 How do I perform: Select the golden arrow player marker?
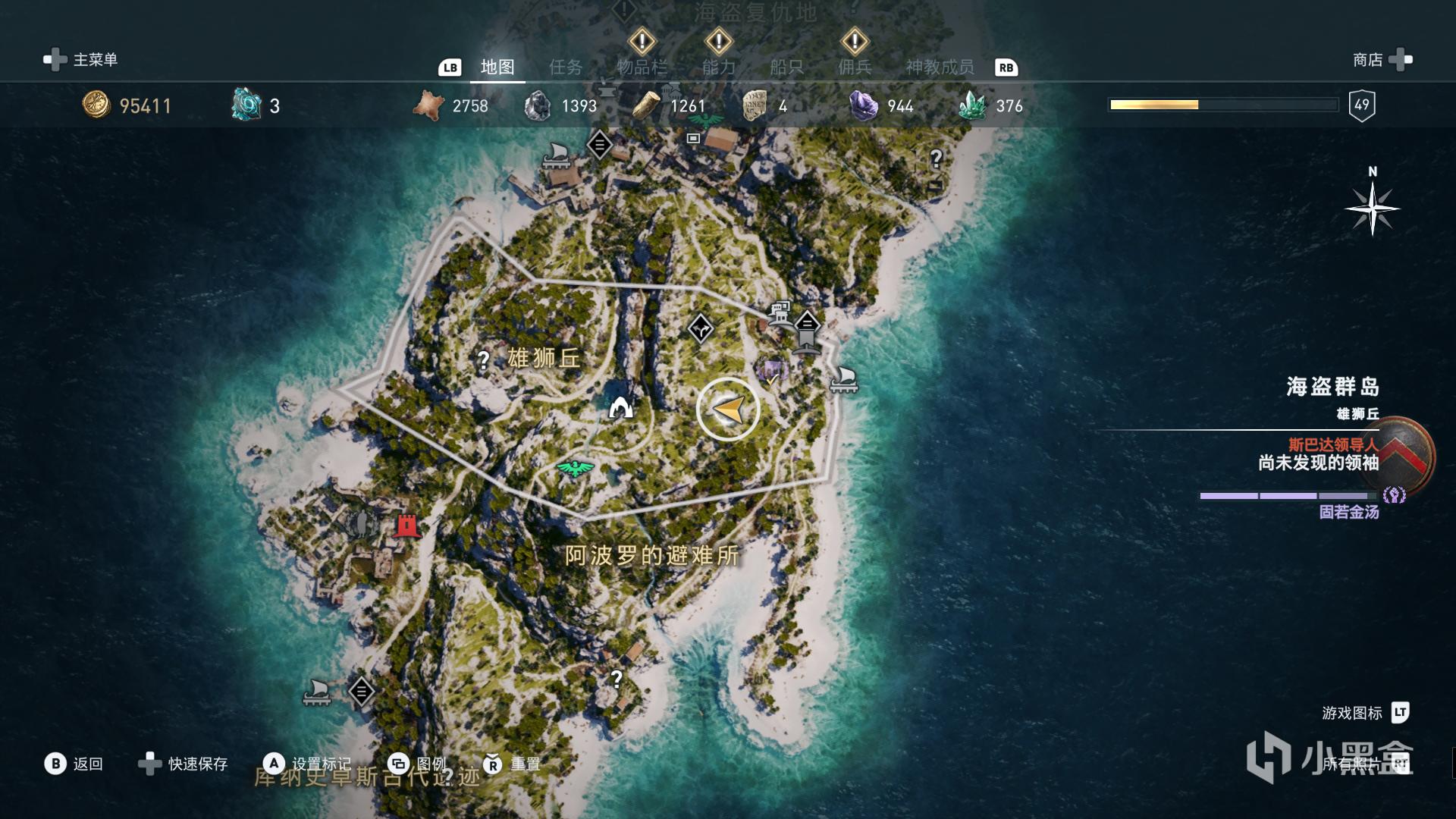pos(728,409)
